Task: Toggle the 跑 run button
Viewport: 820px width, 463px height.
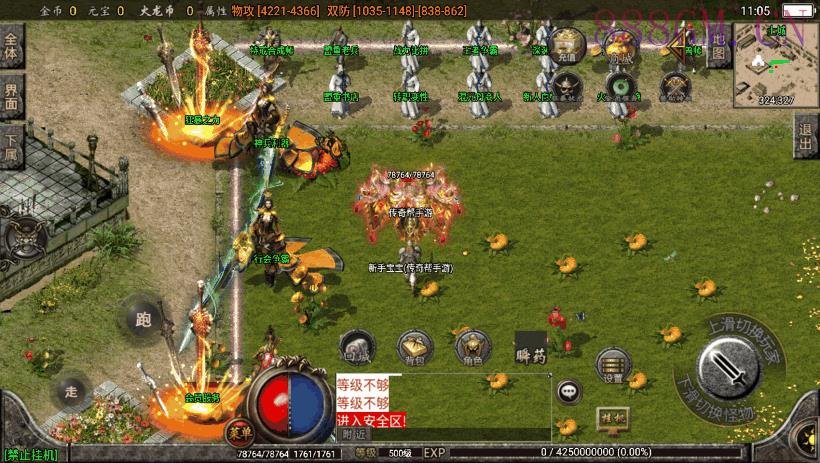Action: pyautogui.click(x=143, y=319)
